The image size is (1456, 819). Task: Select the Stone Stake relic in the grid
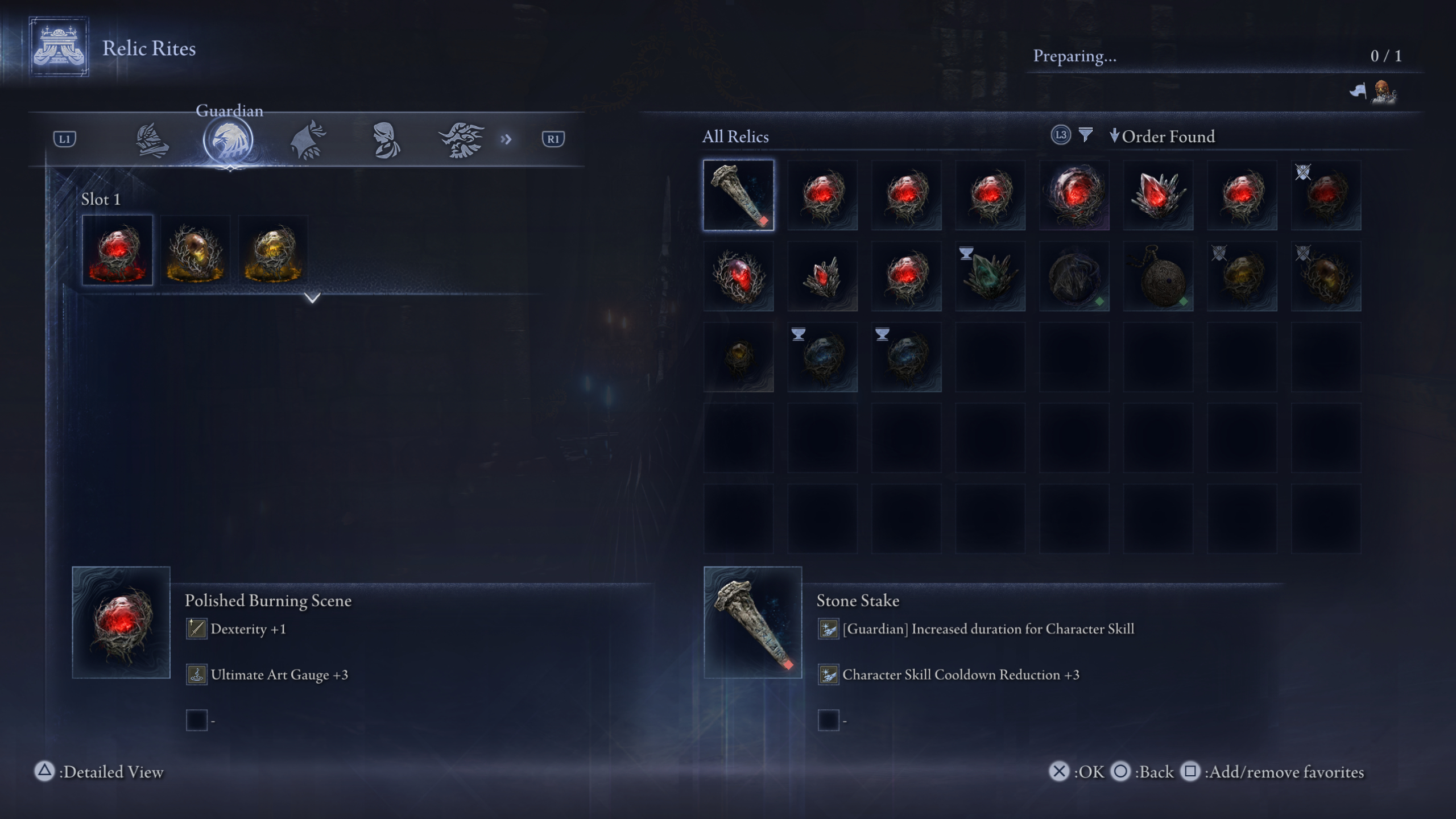[738, 195]
